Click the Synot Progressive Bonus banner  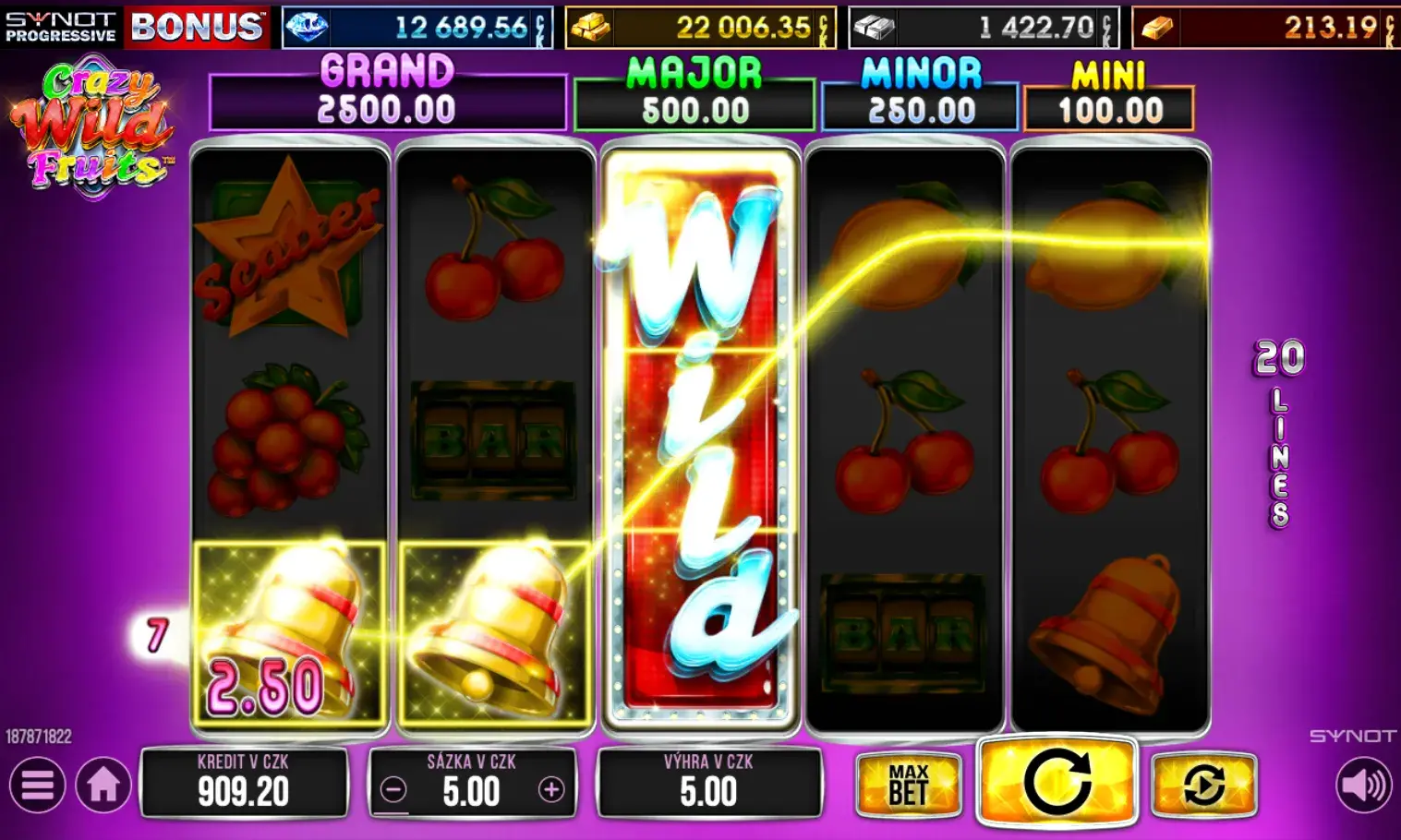click(135, 26)
